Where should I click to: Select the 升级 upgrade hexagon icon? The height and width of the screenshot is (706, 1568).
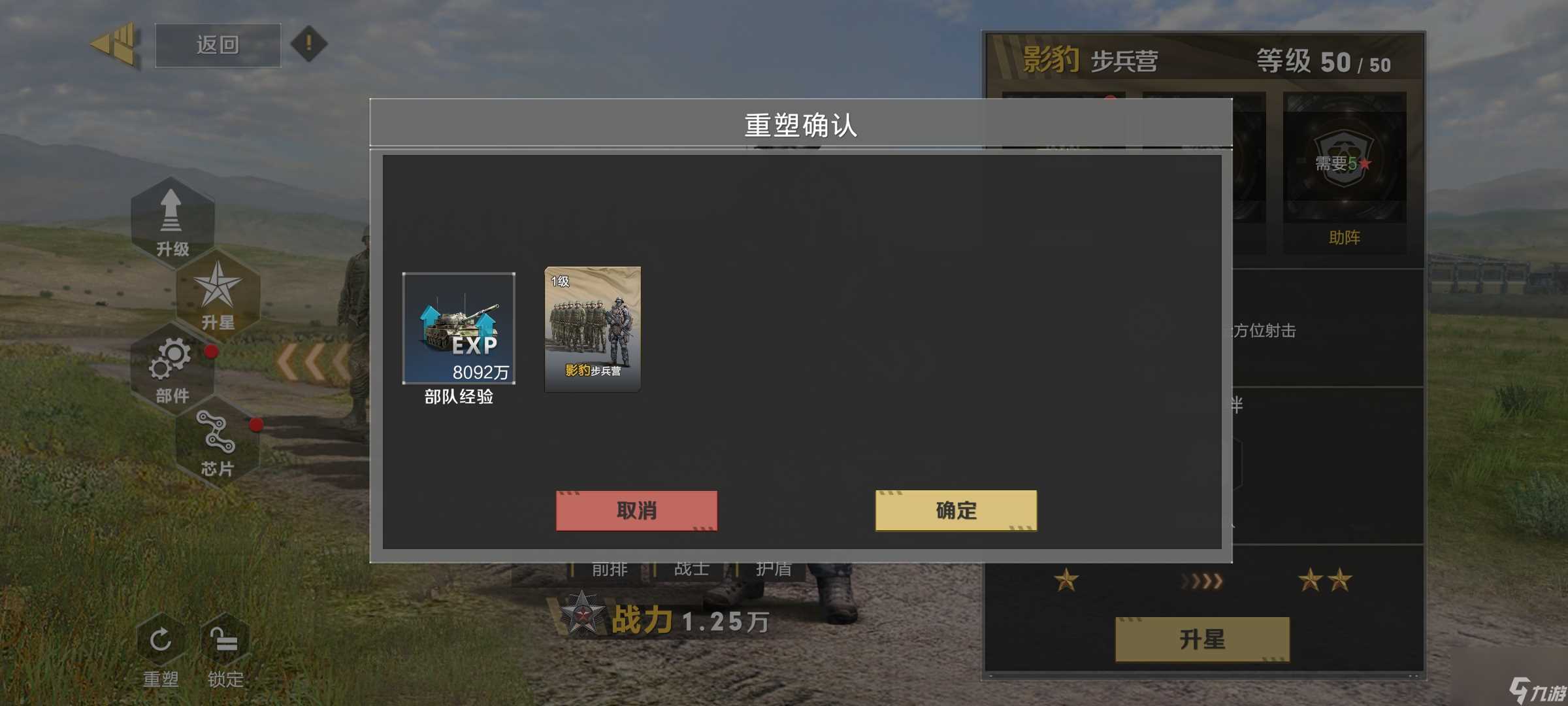[172, 216]
